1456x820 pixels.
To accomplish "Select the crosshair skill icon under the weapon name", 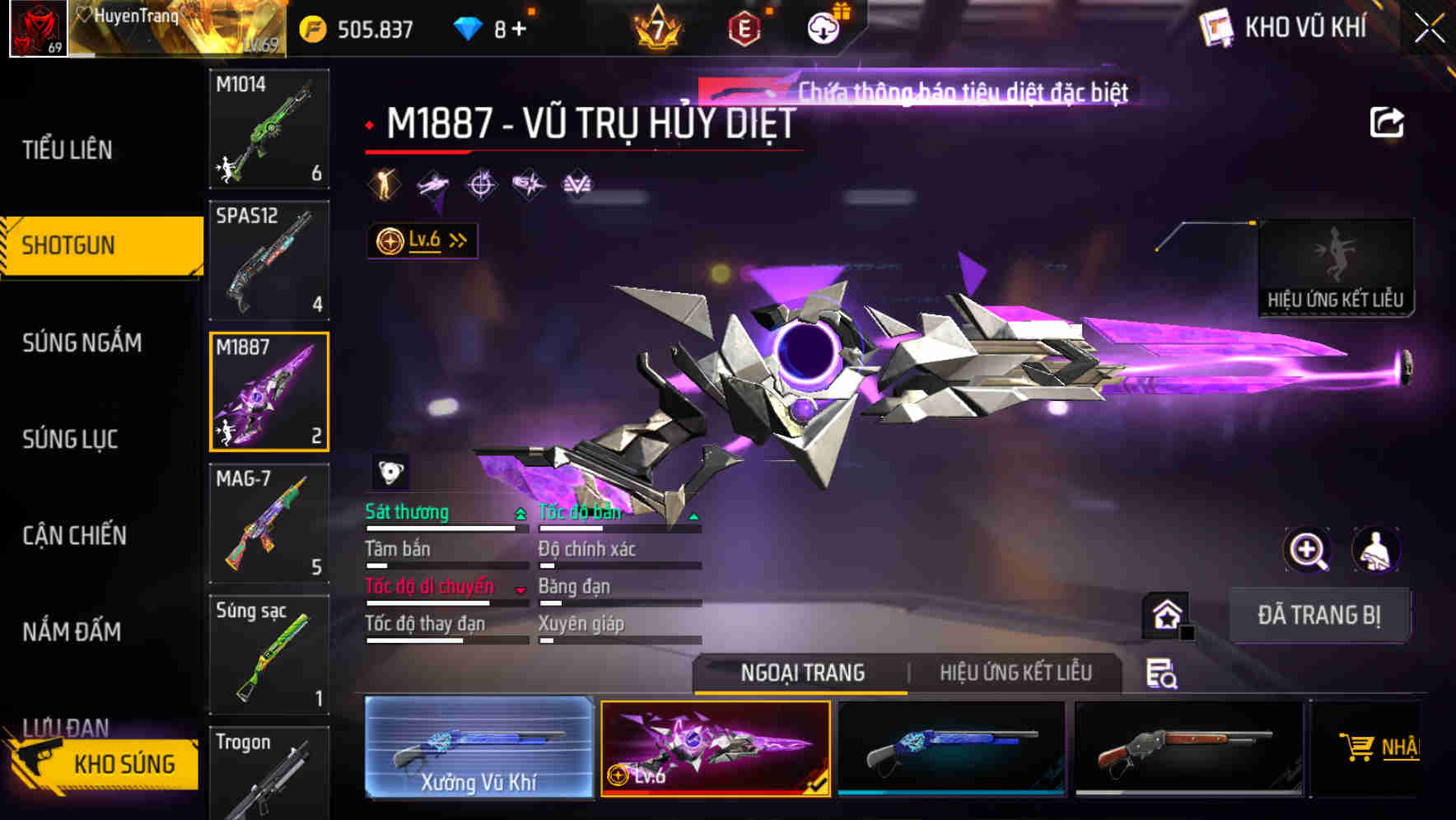I will [x=482, y=185].
